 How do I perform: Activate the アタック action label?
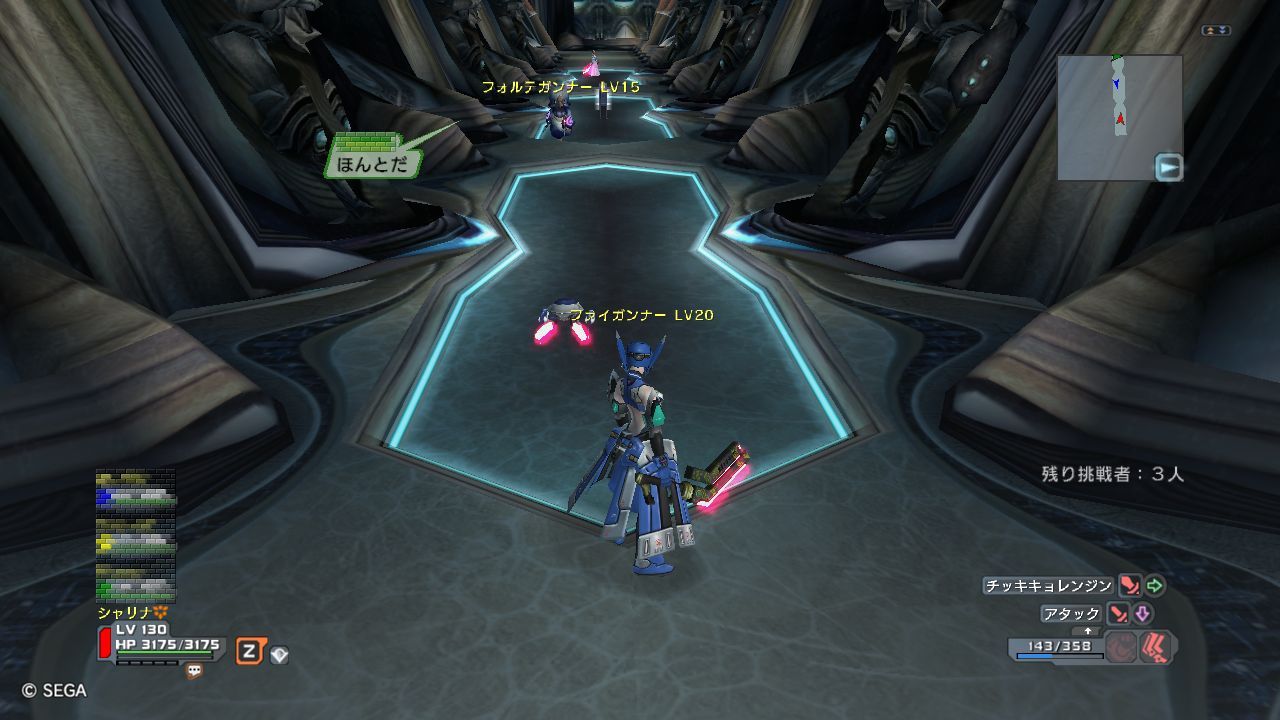pyautogui.click(x=1071, y=614)
